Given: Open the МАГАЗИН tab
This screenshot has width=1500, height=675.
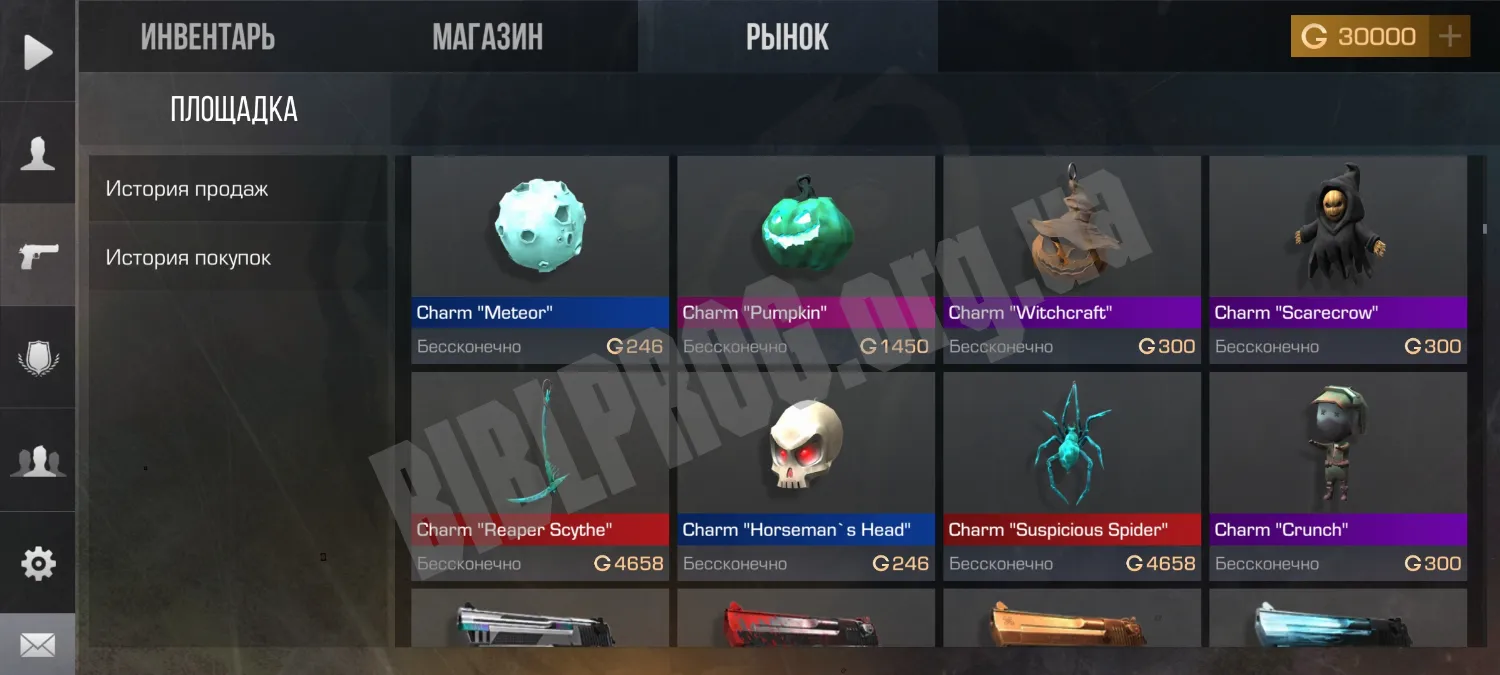Looking at the screenshot, I should (x=487, y=37).
